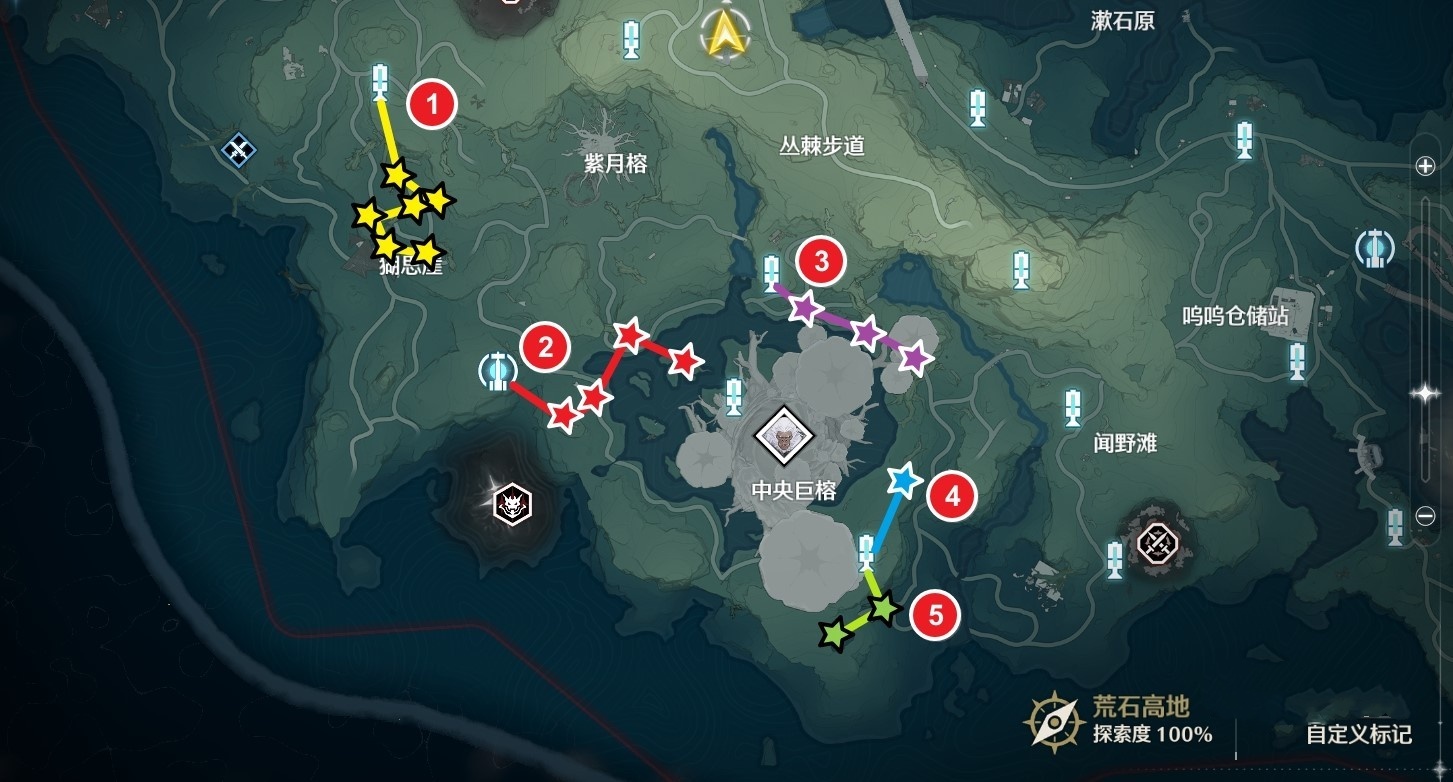Select the blue star next to marker 4

click(903, 482)
